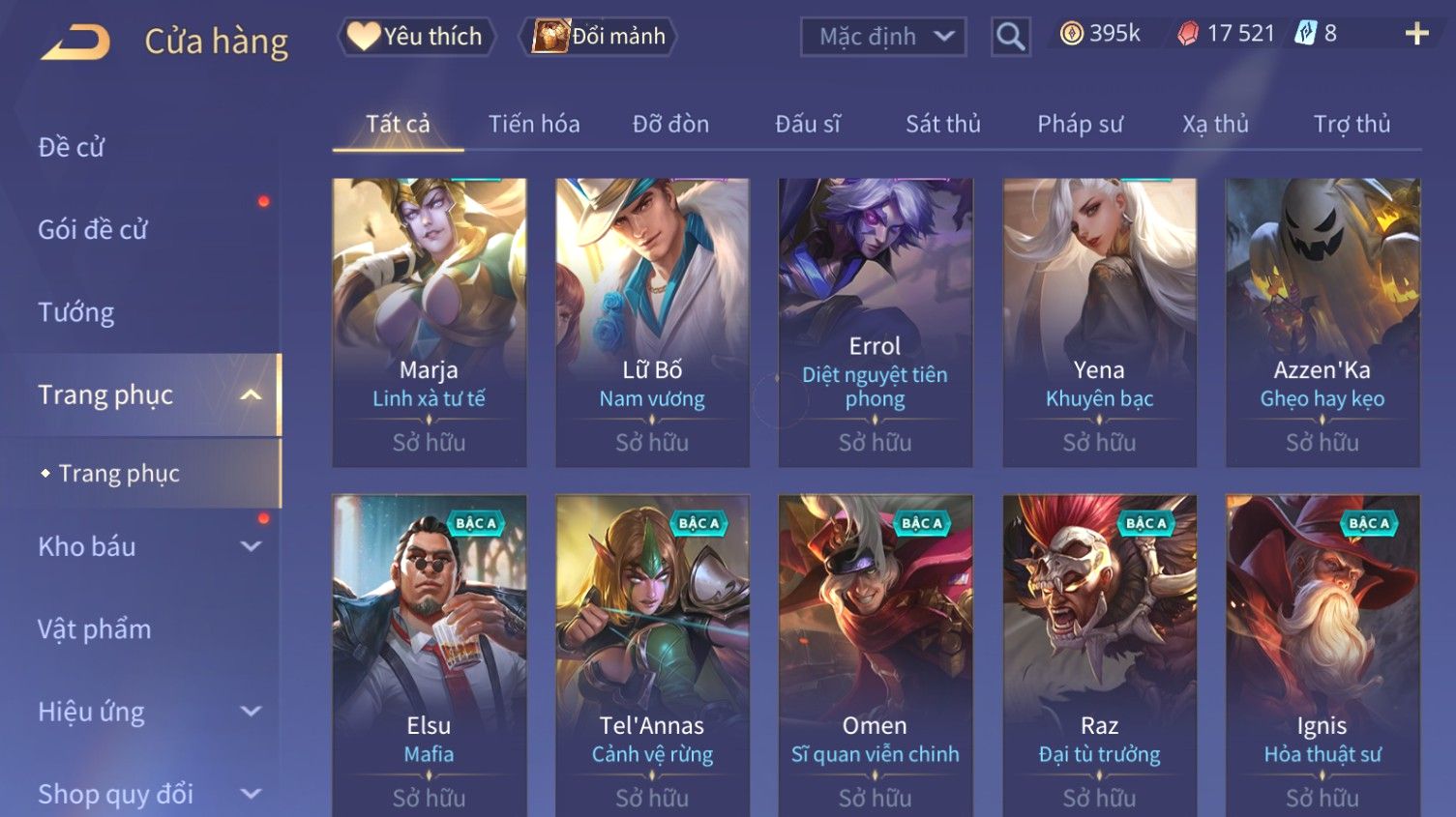Open the Đề cử menu entry

click(72, 147)
